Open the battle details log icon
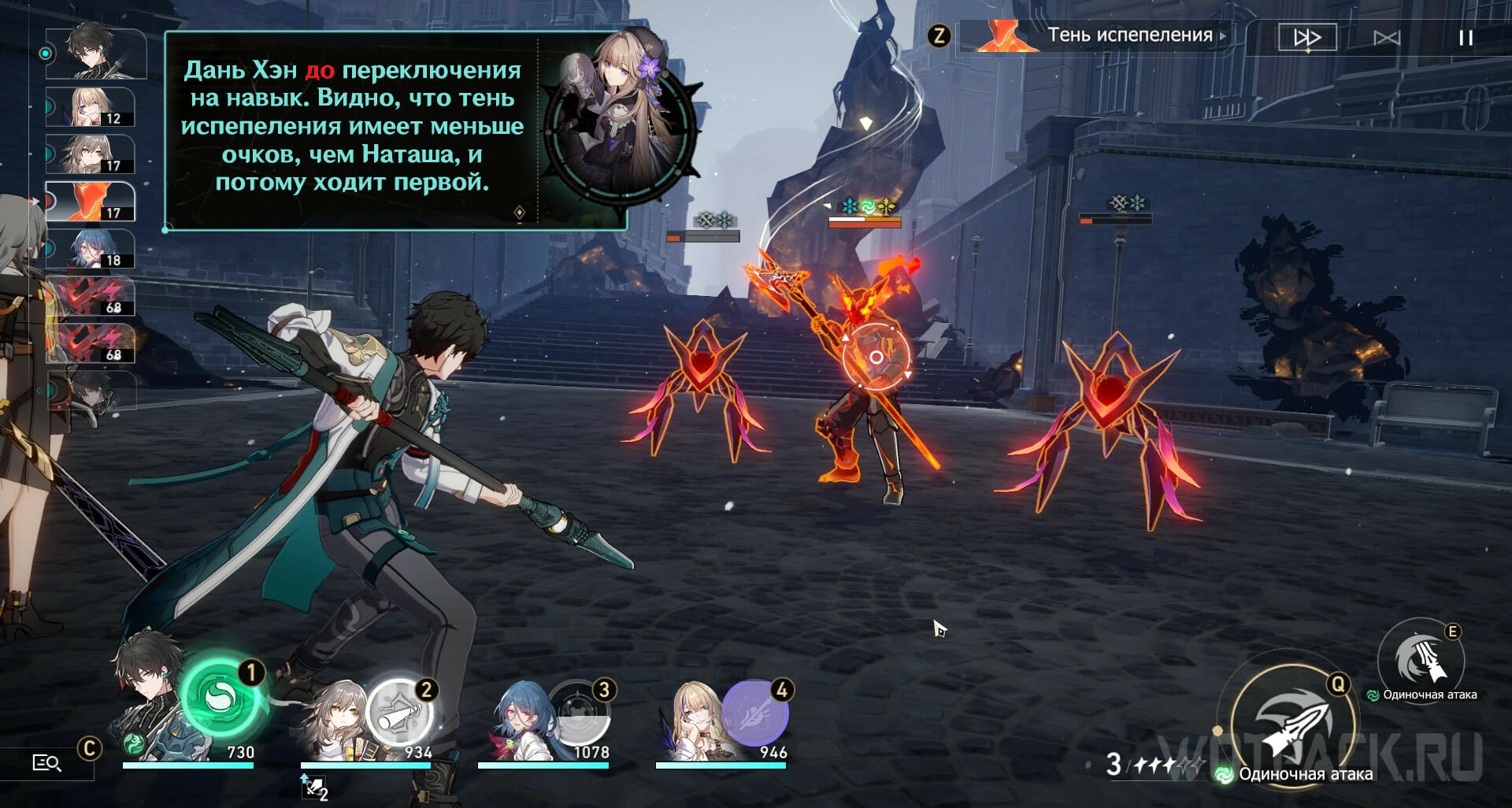The width and height of the screenshot is (1512, 808). point(46,762)
